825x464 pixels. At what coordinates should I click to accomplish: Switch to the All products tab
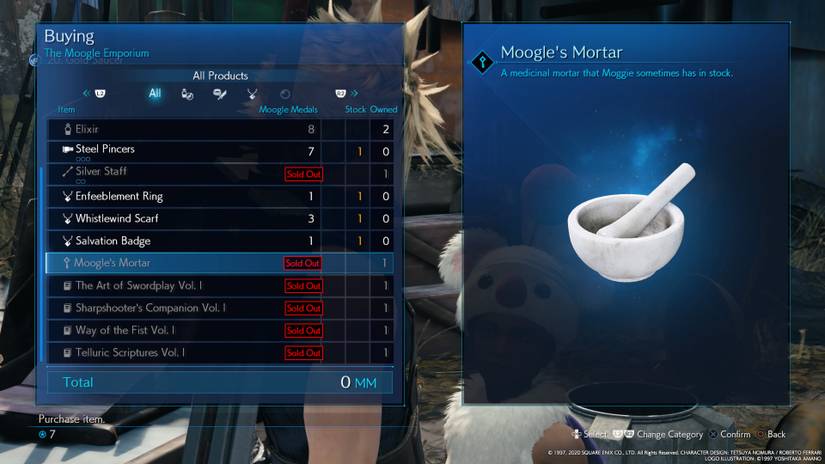pos(155,94)
